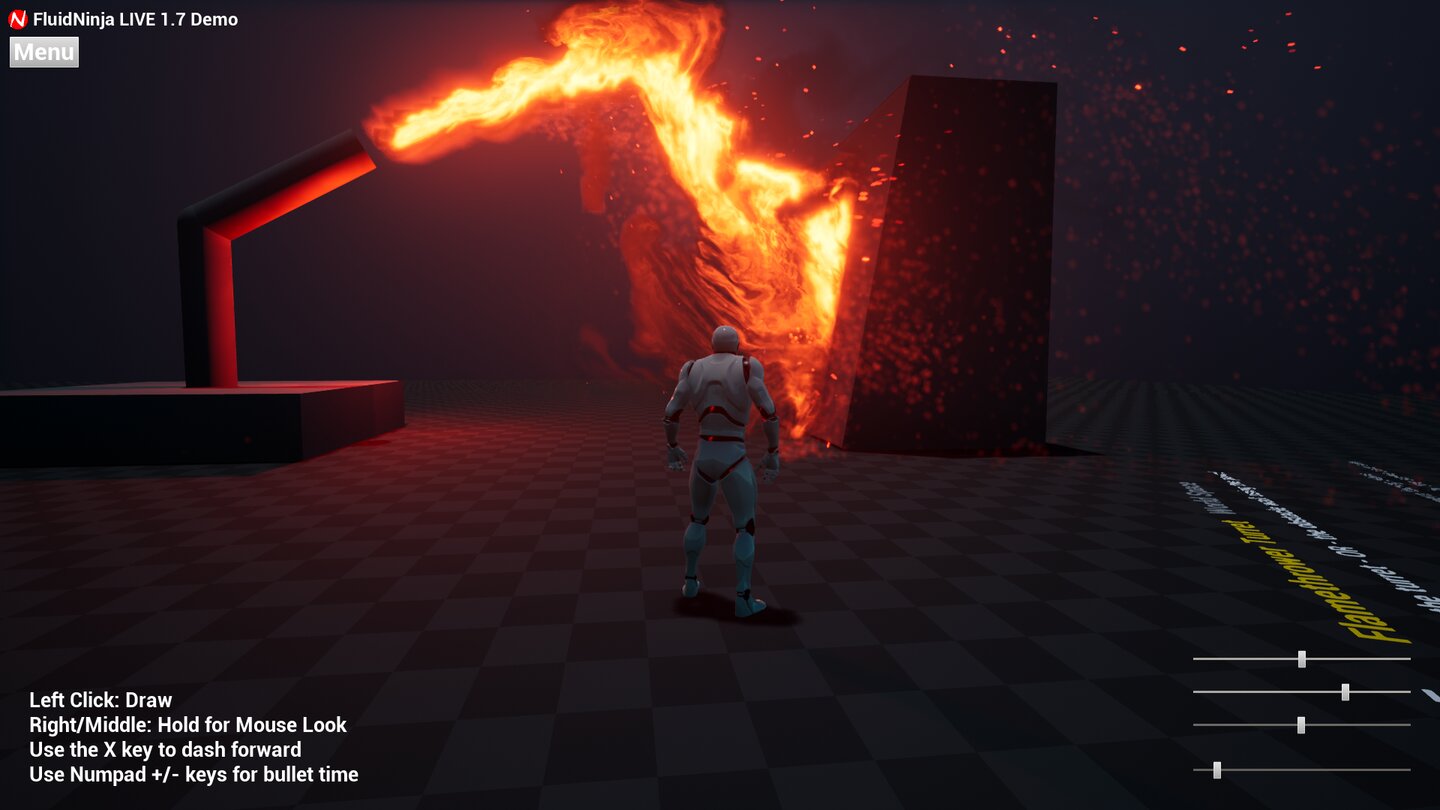Click the "Use the X key to dash forward" line
This screenshot has height=810, width=1440.
pos(165,749)
